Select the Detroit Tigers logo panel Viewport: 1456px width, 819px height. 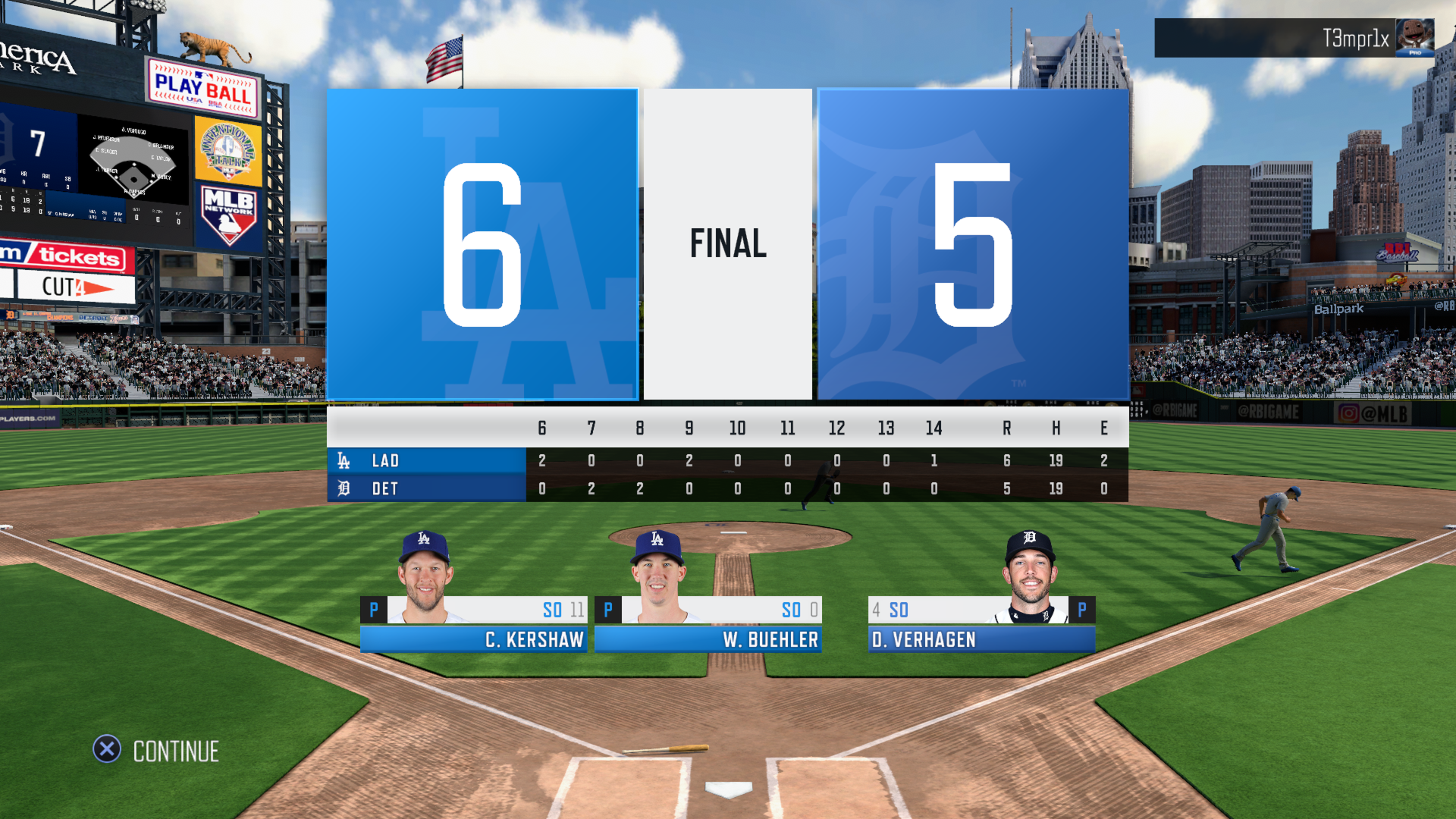click(973, 243)
